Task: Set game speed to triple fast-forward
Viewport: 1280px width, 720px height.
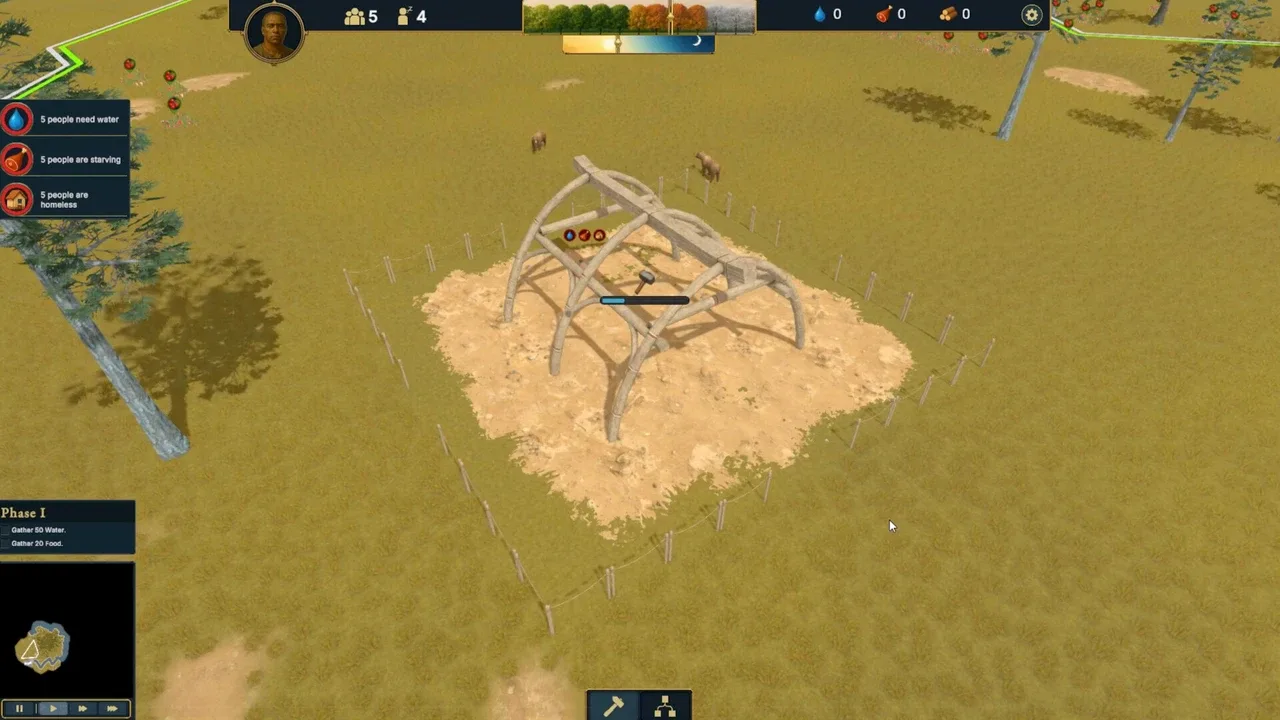Action: click(112, 709)
